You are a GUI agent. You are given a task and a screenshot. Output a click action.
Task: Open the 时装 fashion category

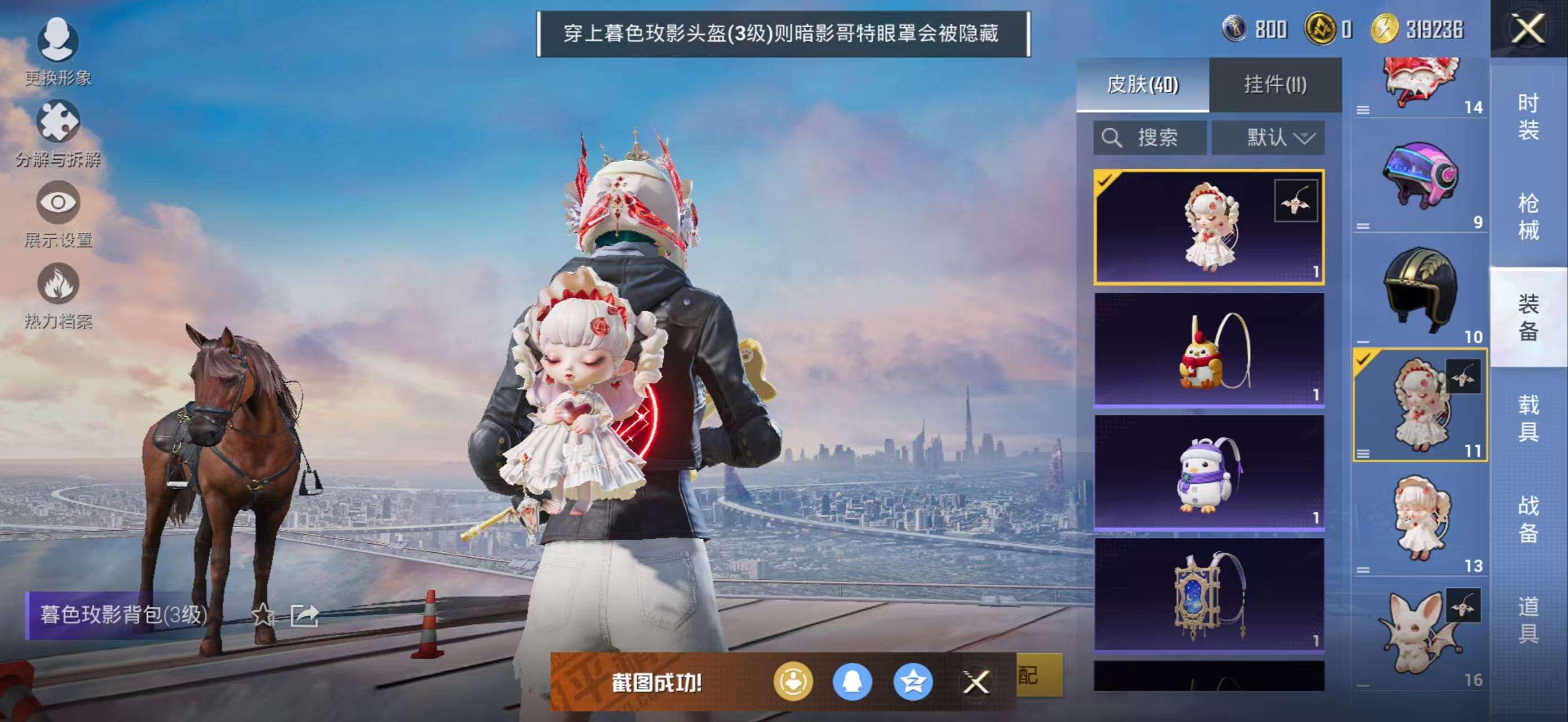pos(1528,116)
